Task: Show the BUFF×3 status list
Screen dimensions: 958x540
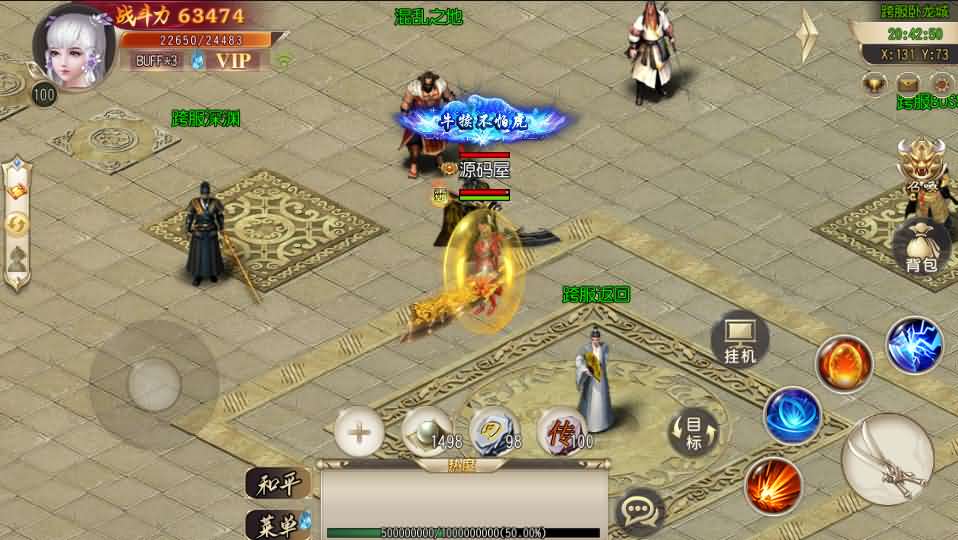Action: pyautogui.click(x=156, y=60)
